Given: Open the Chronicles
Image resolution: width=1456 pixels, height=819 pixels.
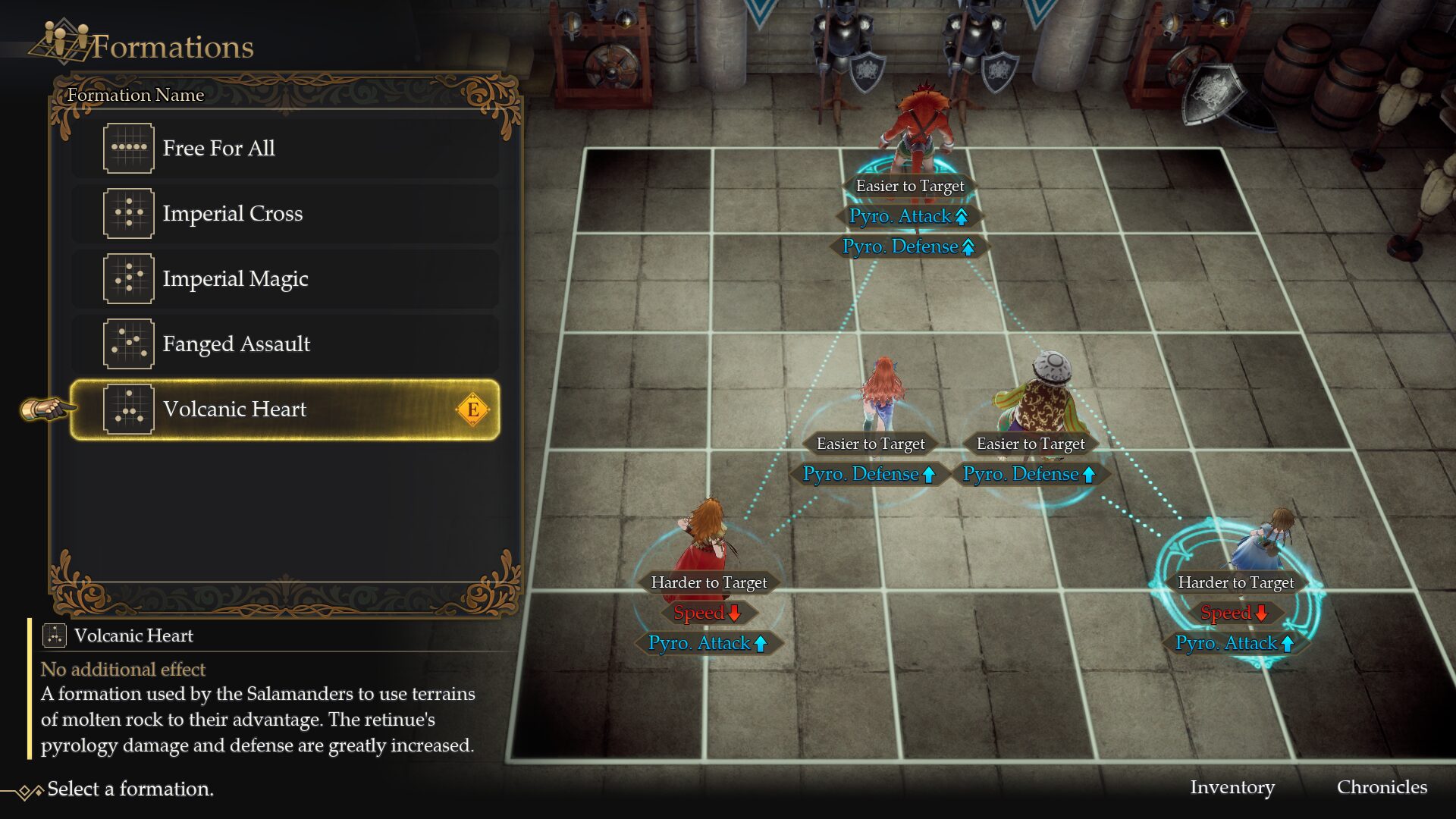Looking at the screenshot, I should pos(1381,787).
